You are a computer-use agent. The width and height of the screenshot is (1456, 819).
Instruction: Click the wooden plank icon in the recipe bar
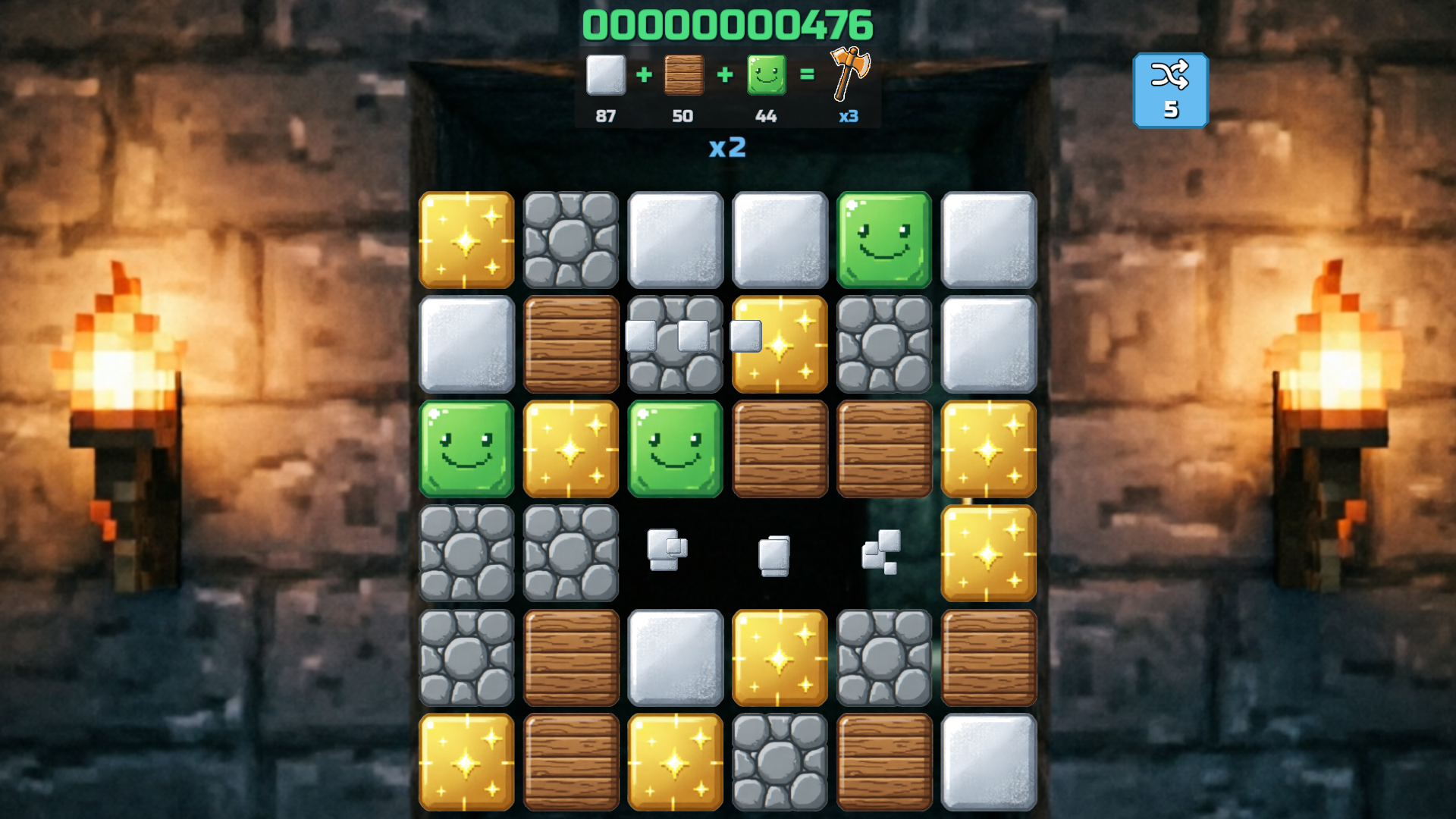click(683, 76)
